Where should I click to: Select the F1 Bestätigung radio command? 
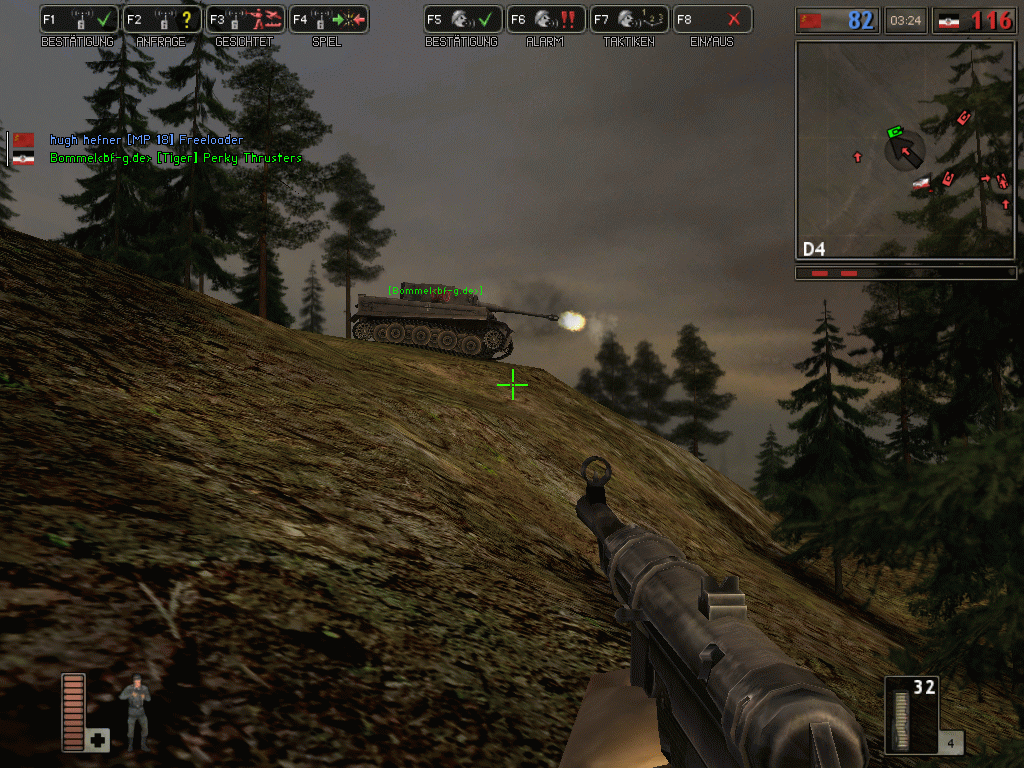click(78, 19)
